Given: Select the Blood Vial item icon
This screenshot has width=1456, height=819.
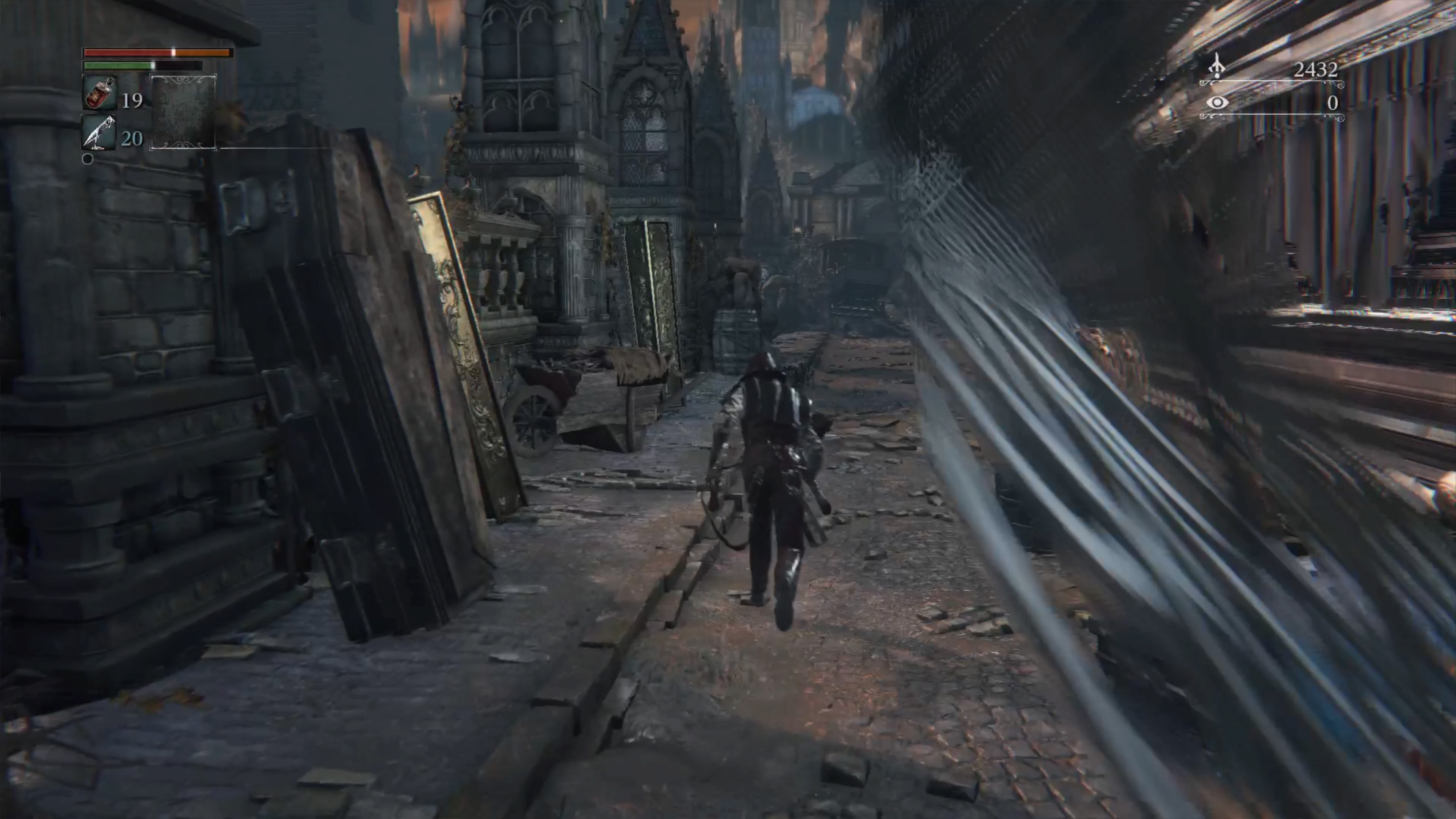Looking at the screenshot, I should (x=100, y=93).
